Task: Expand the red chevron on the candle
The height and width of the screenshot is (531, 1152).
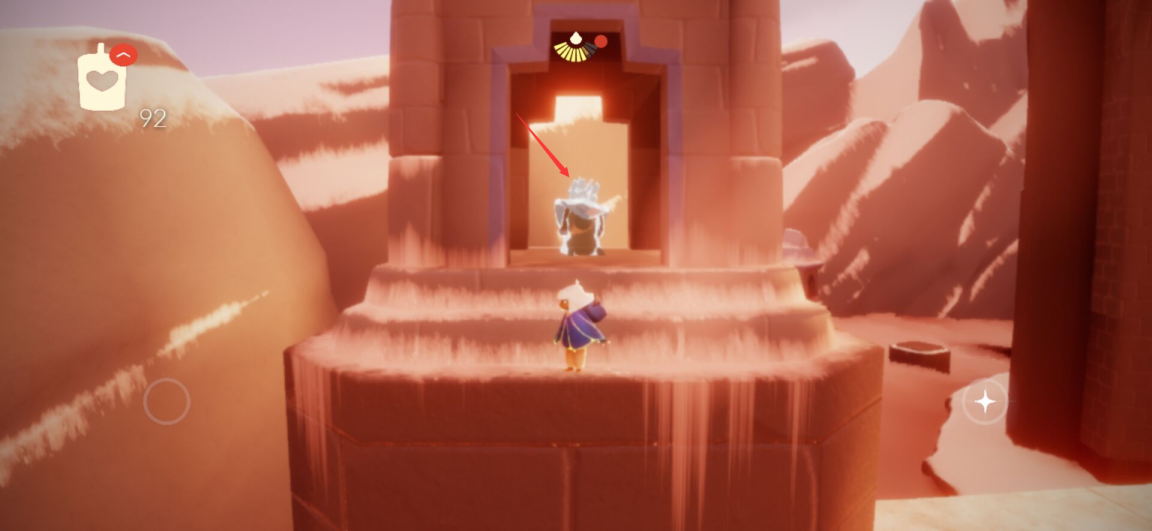Action: pos(124,55)
